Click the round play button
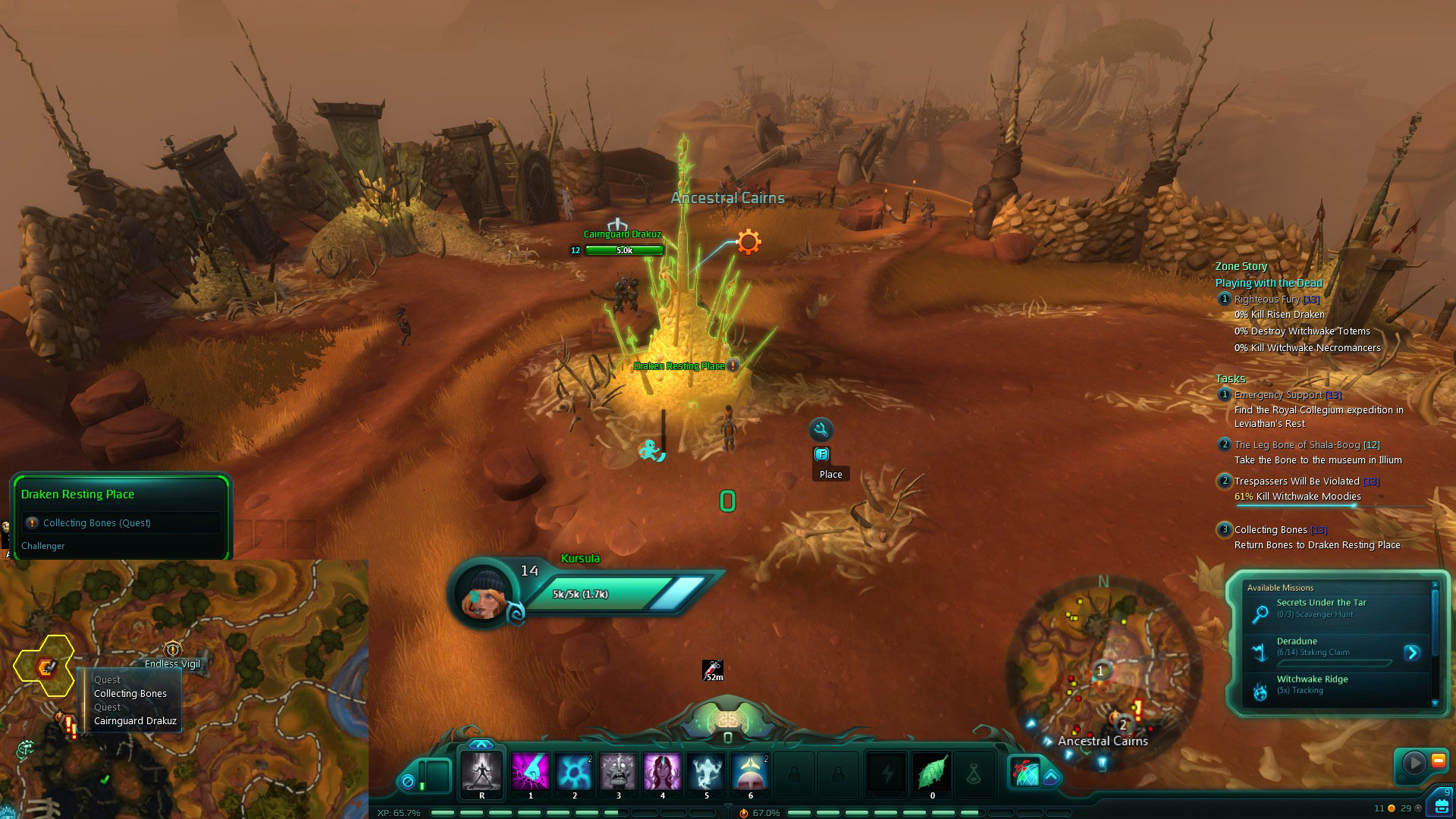 click(x=1414, y=762)
